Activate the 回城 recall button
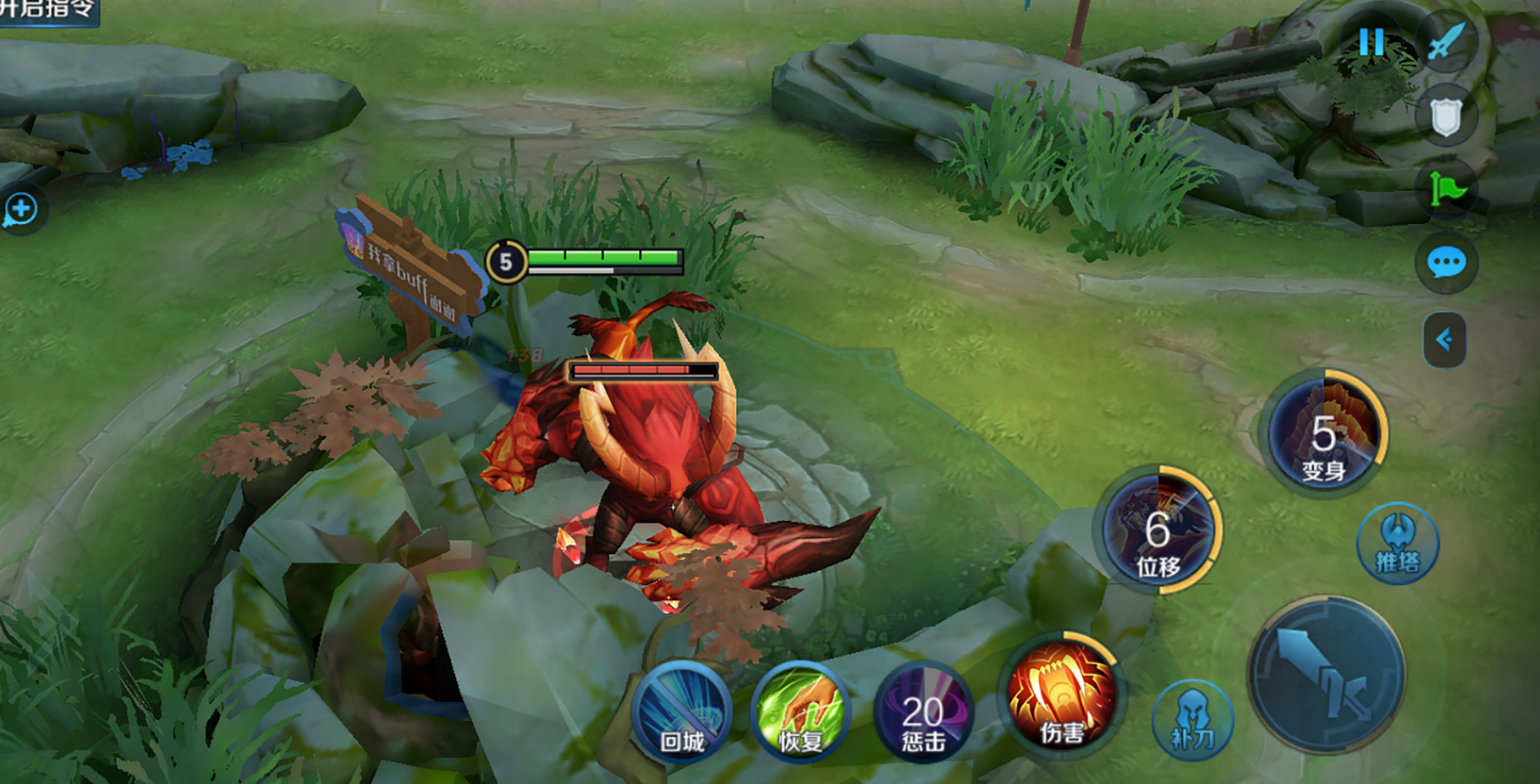The height and width of the screenshot is (784, 1540). pyautogui.click(x=682, y=713)
